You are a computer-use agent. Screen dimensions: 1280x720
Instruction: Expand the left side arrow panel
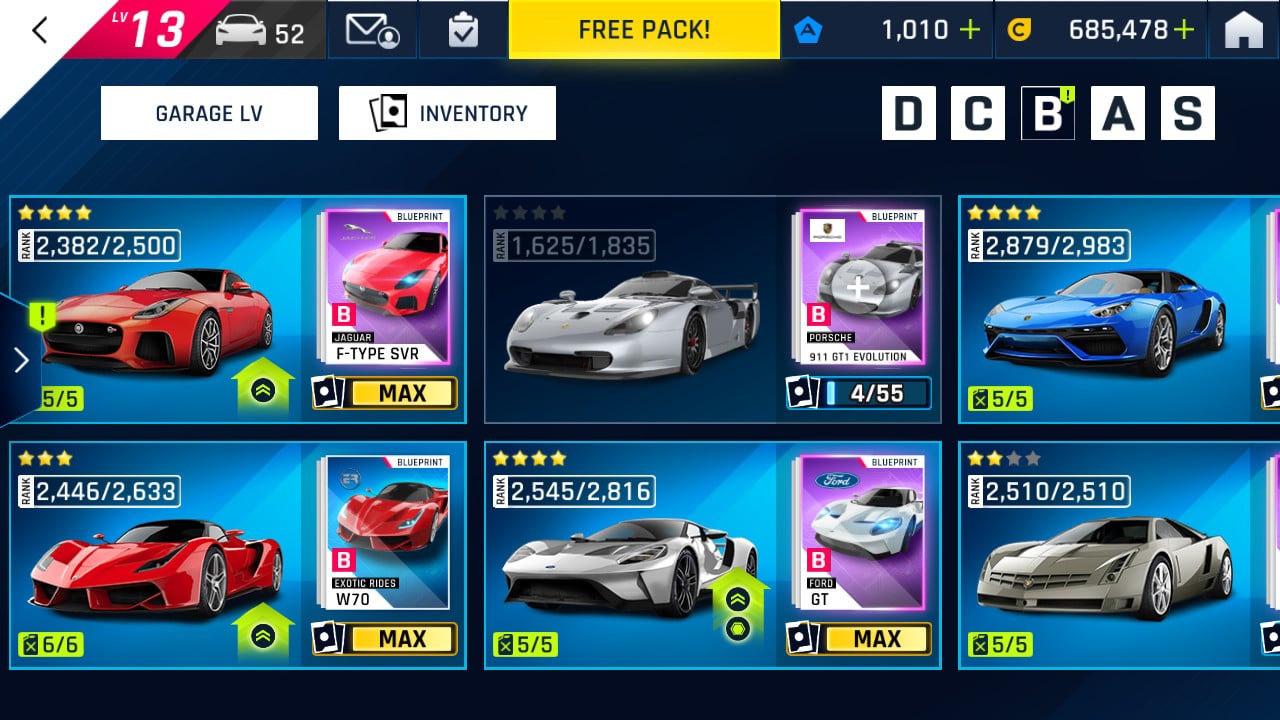(21, 360)
